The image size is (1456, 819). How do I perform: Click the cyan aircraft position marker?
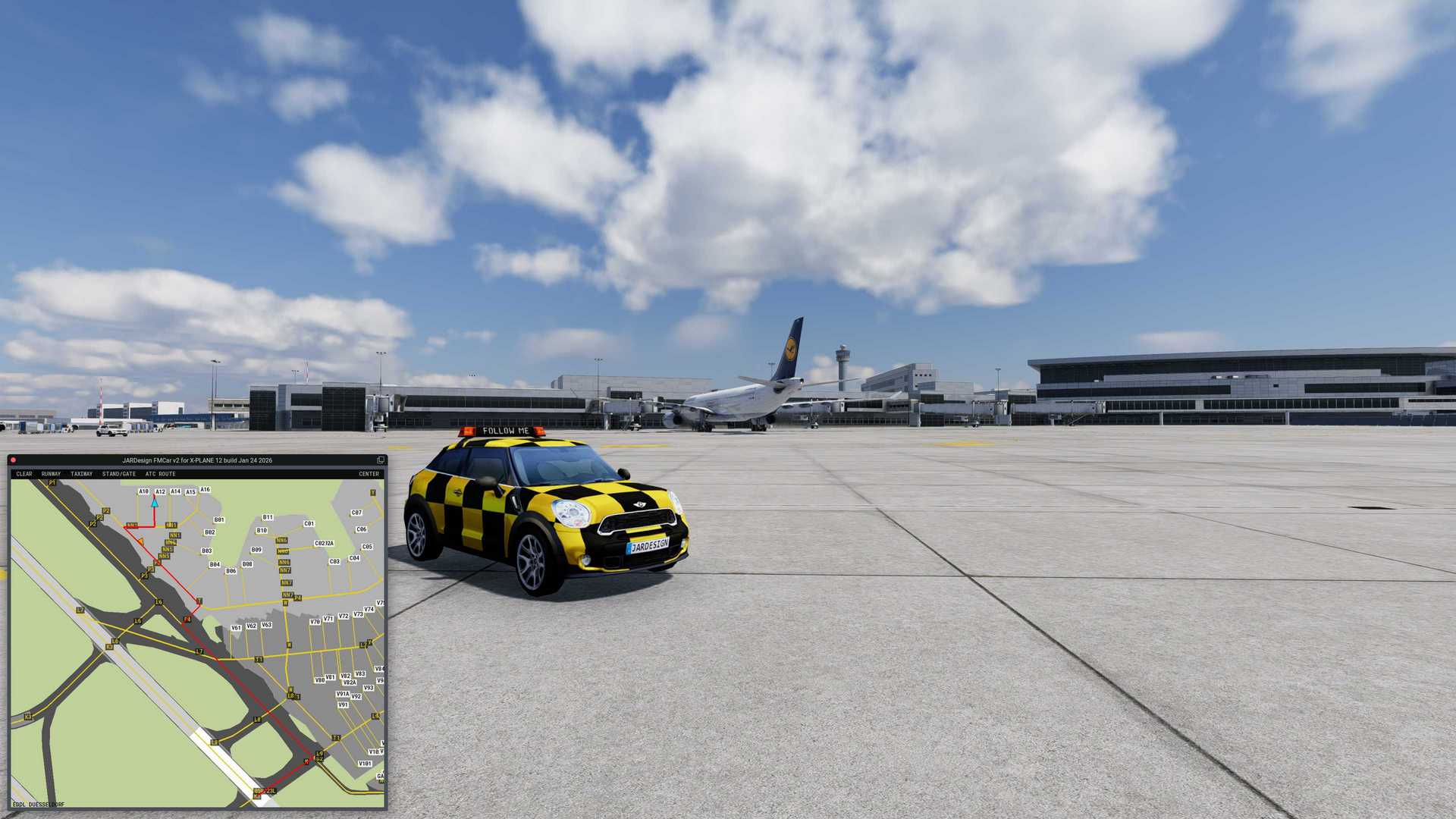155,502
